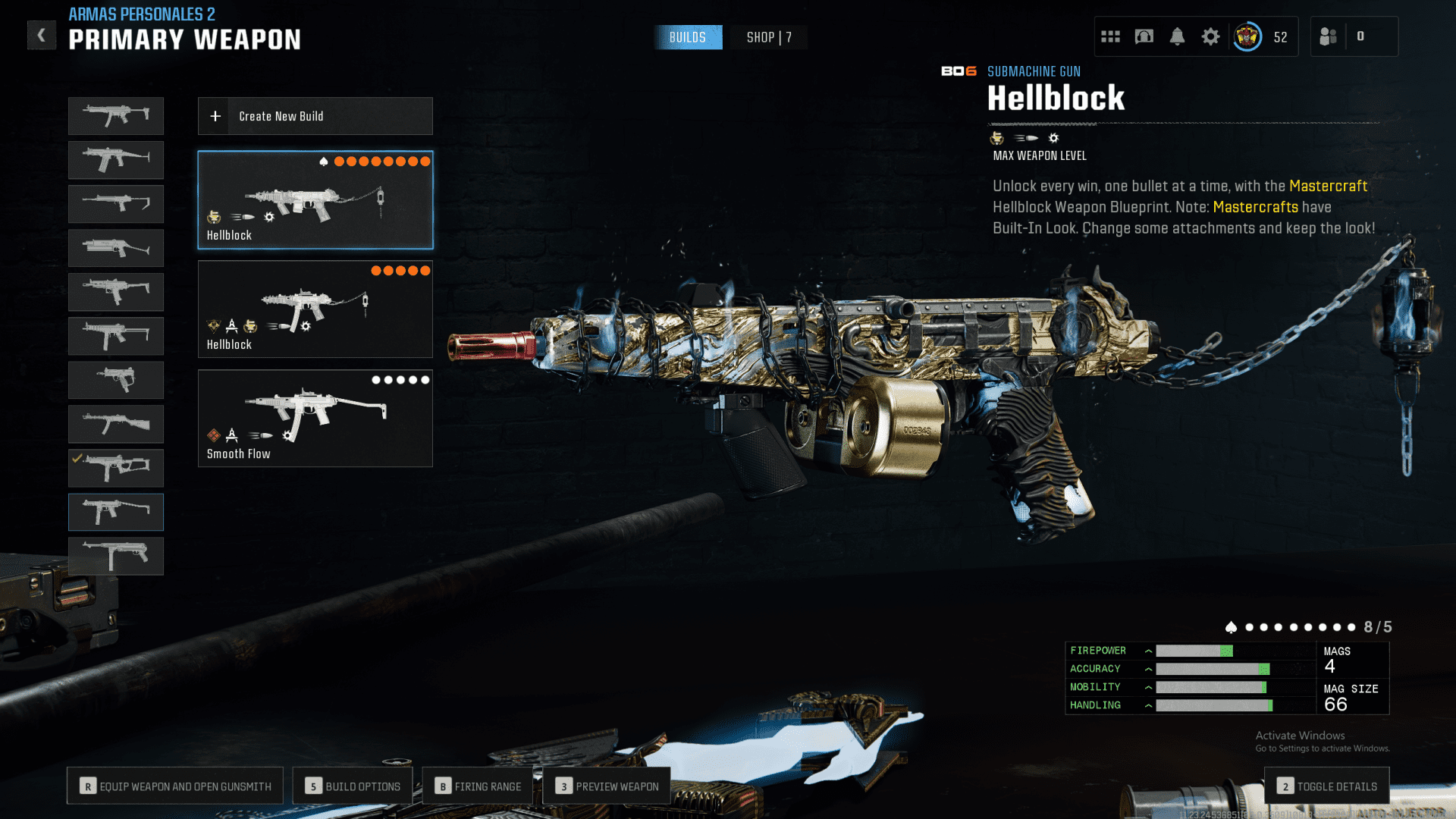
Task: Expand the Firepower stat row
Action: click(1148, 651)
